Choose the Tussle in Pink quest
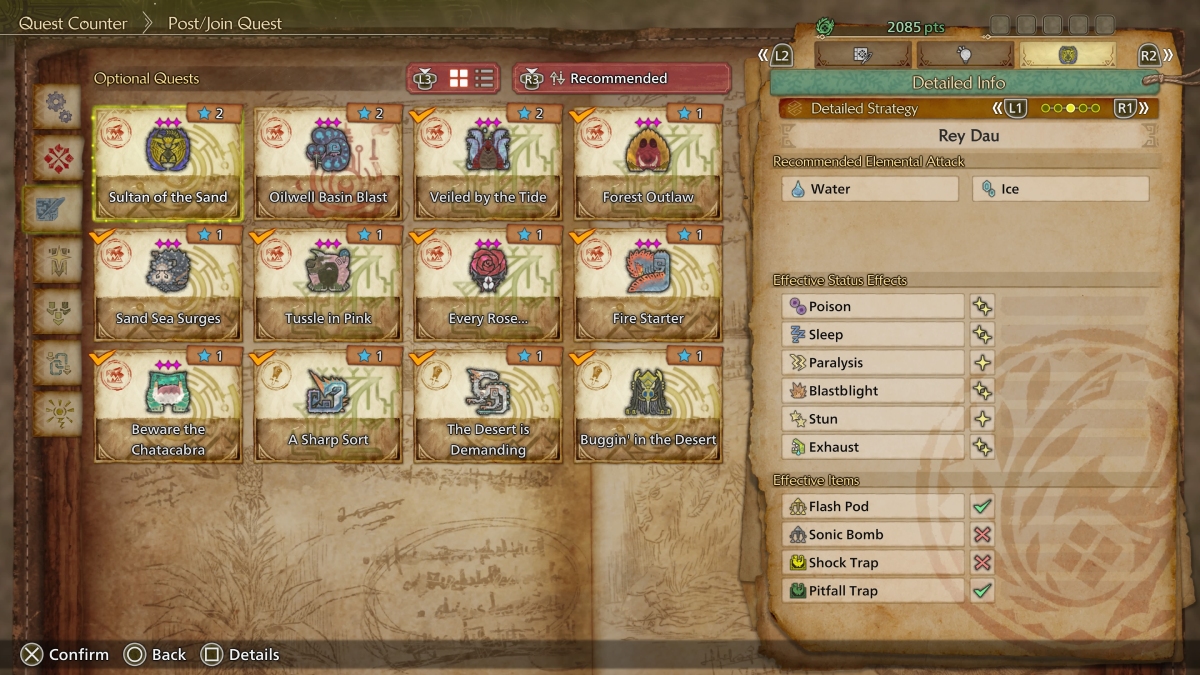1200x675 pixels. [328, 282]
